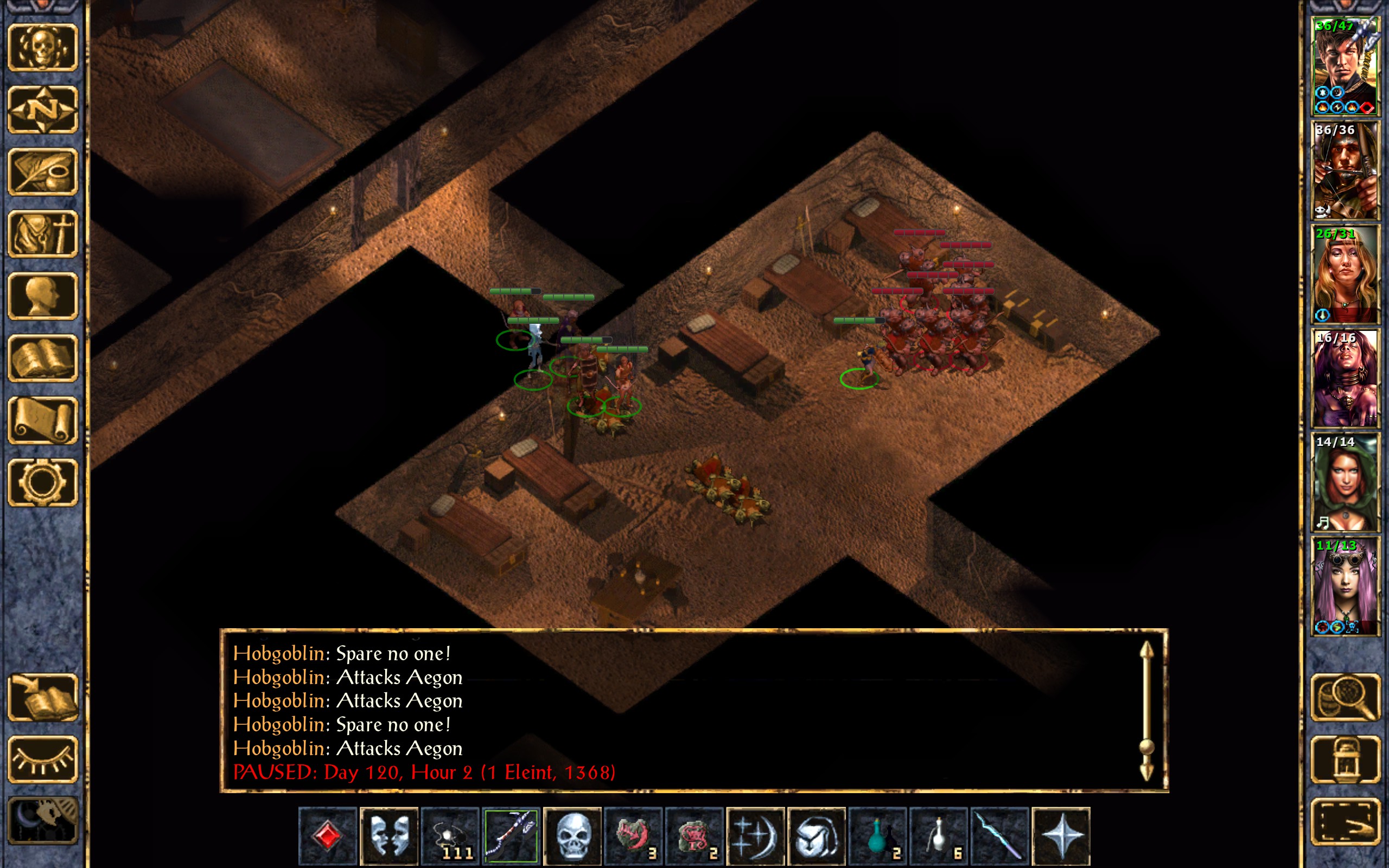Select the party leader portrait with 36/47 HP
Image resolution: width=1389 pixels, height=868 pixels.
[x=1345, y=66]
